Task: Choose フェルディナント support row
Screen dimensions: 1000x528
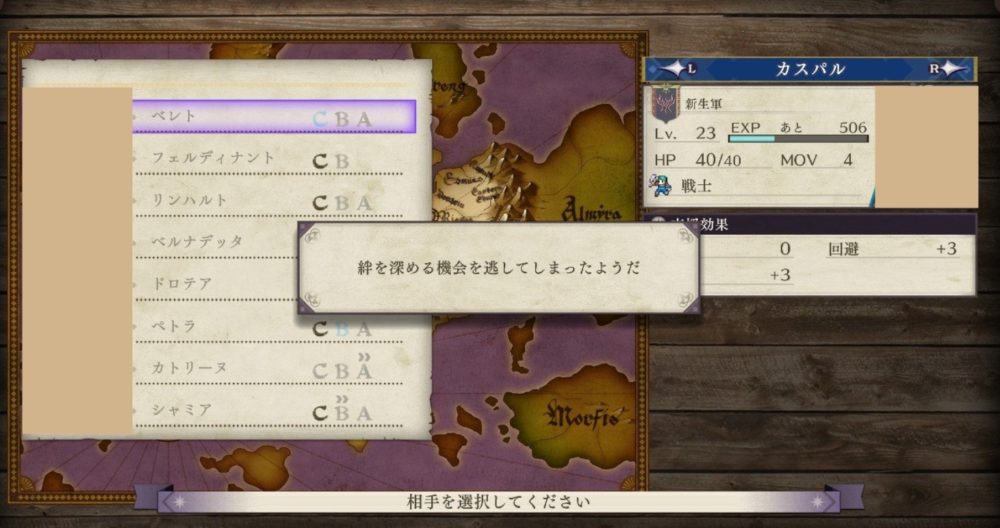Action: pyautogui.click(x=268, y=159)
